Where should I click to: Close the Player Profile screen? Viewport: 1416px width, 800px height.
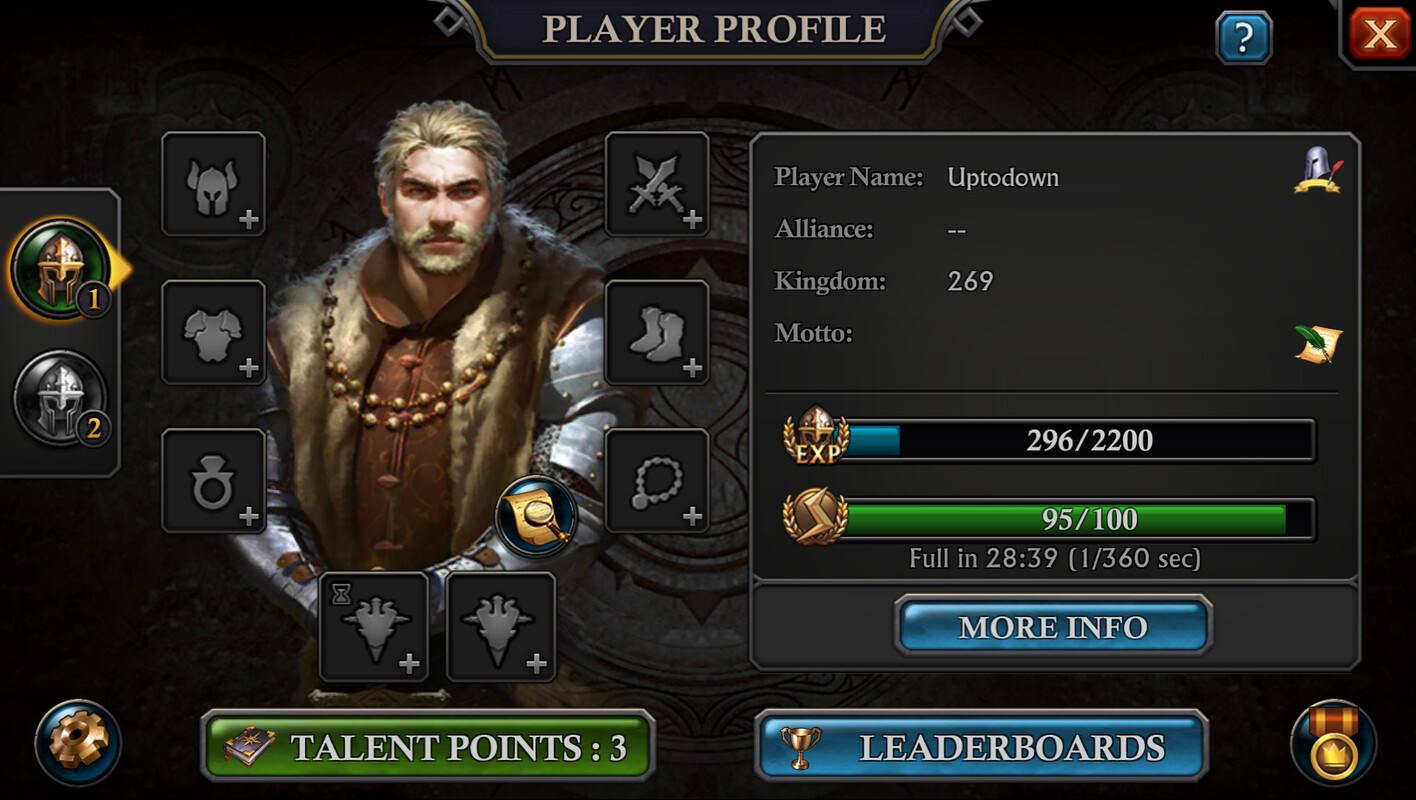click(1379, 35)
